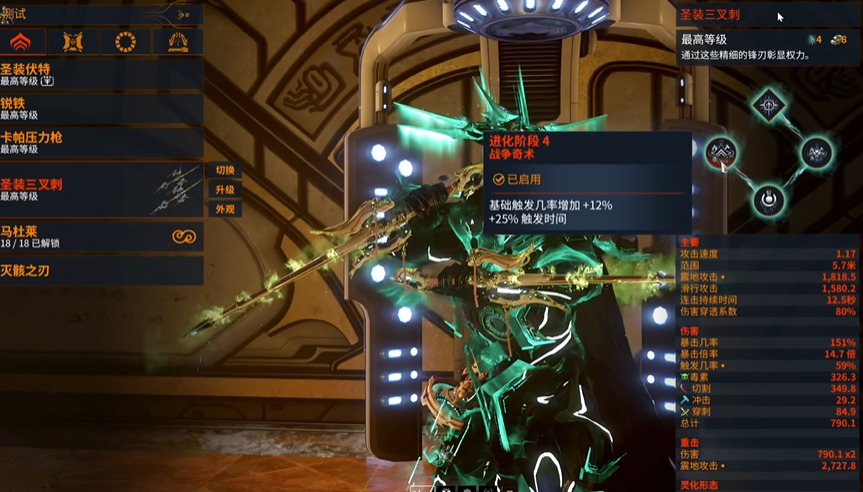Select the right circular evolution node
Screen dimensions: 863x492
coord(816,152)
